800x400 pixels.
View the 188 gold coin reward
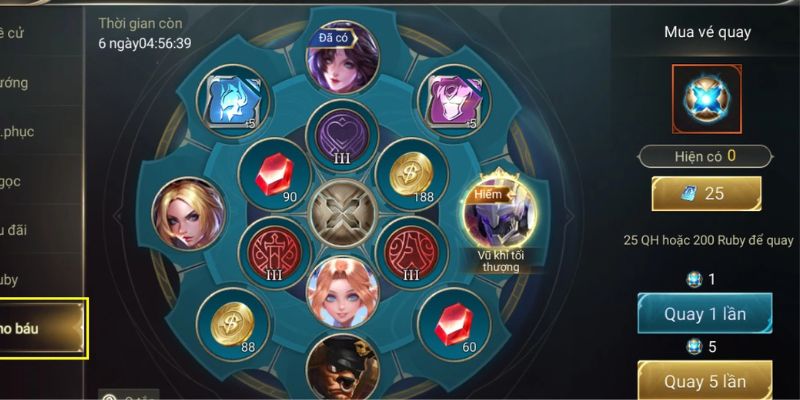(x=411, y=173)
